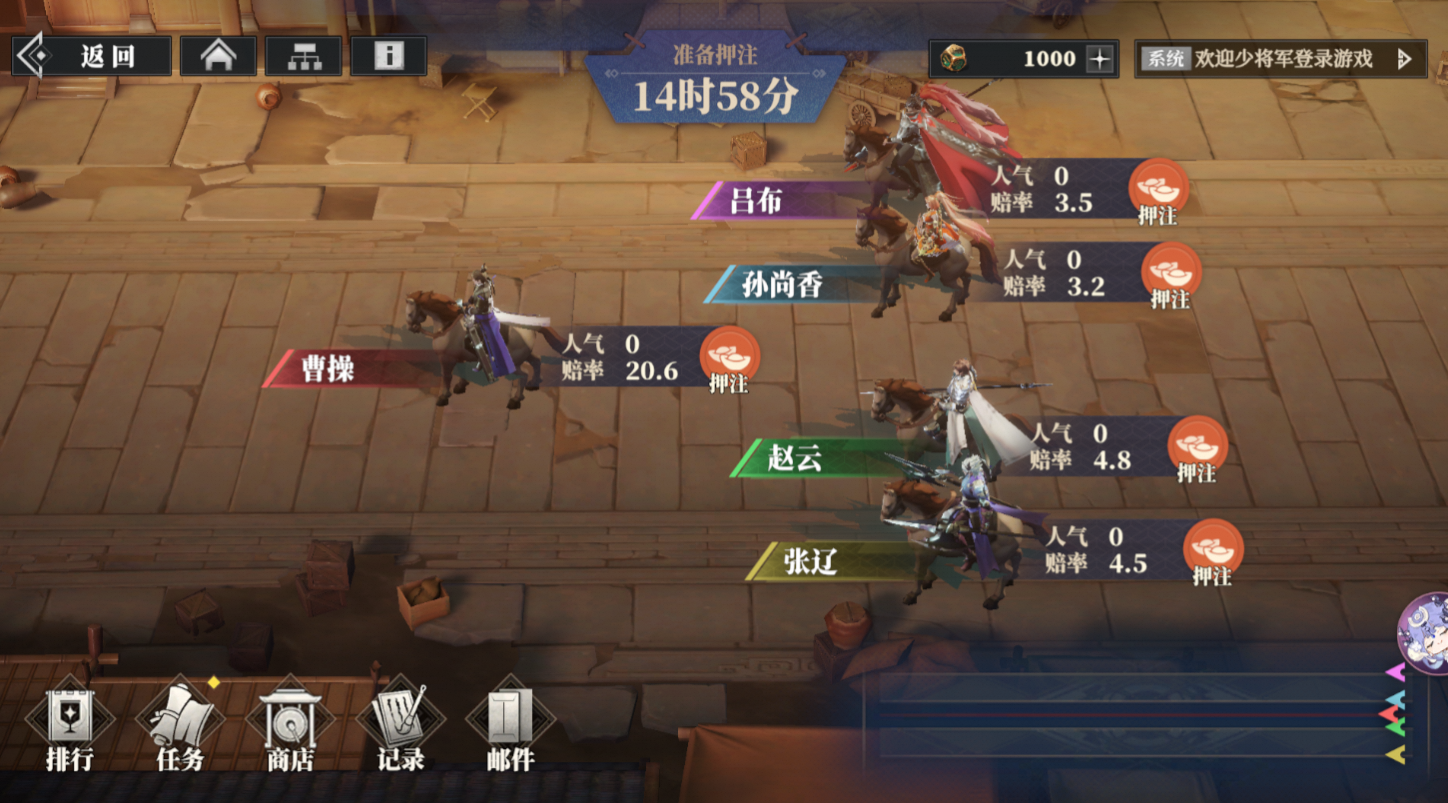This screenshot has width=1448, height=803.
Task: Expand the system announcement arrow
Action: (x=1404, y=59)
